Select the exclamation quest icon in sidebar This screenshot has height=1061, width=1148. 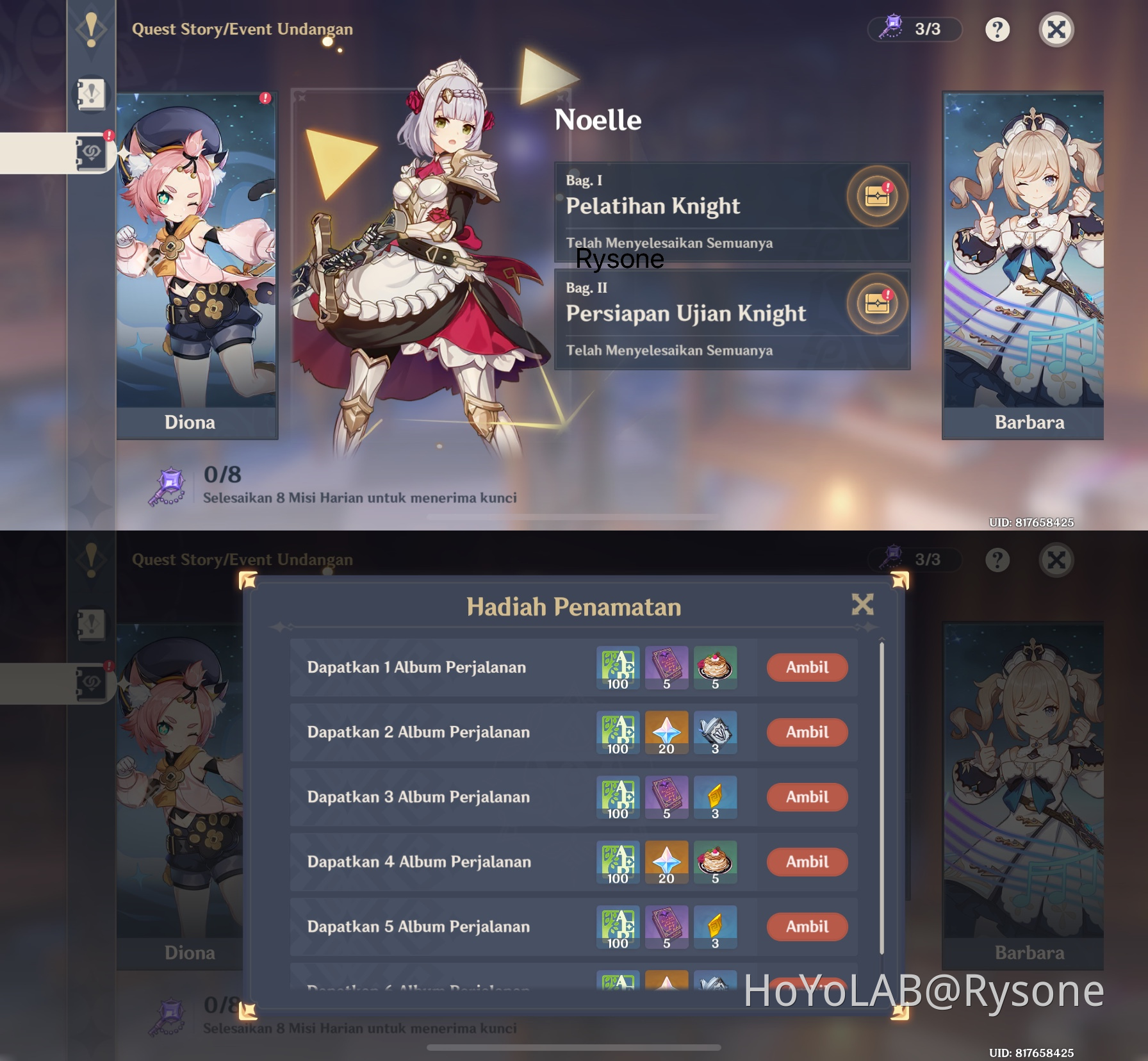(x=90, y=30)
